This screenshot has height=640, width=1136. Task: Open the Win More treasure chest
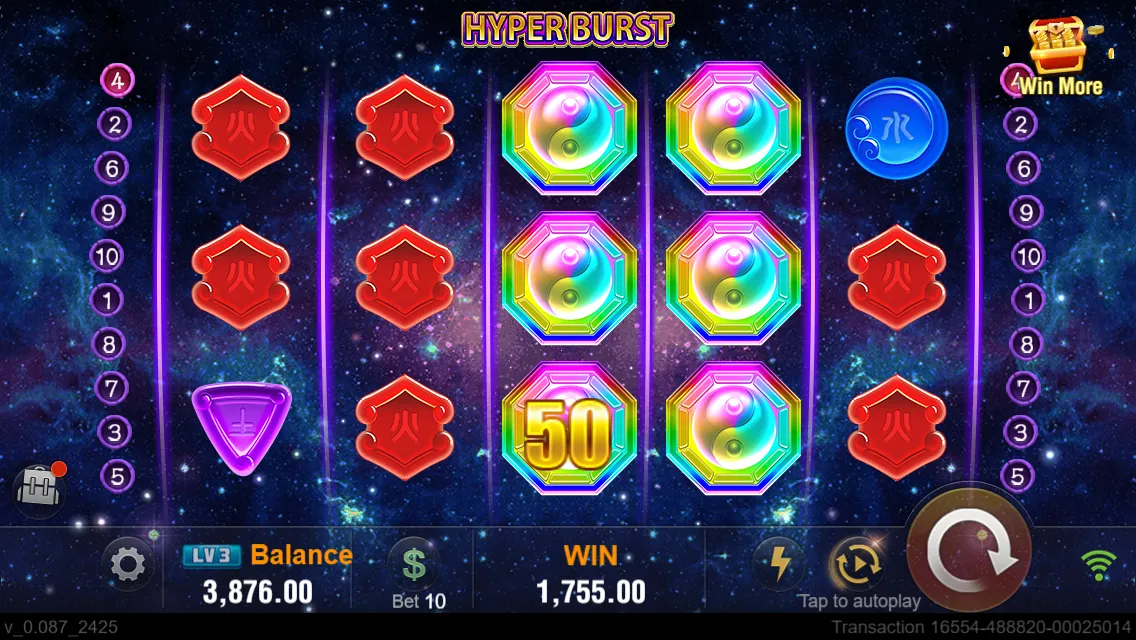pyautogui.click(x=1060, y=55)
